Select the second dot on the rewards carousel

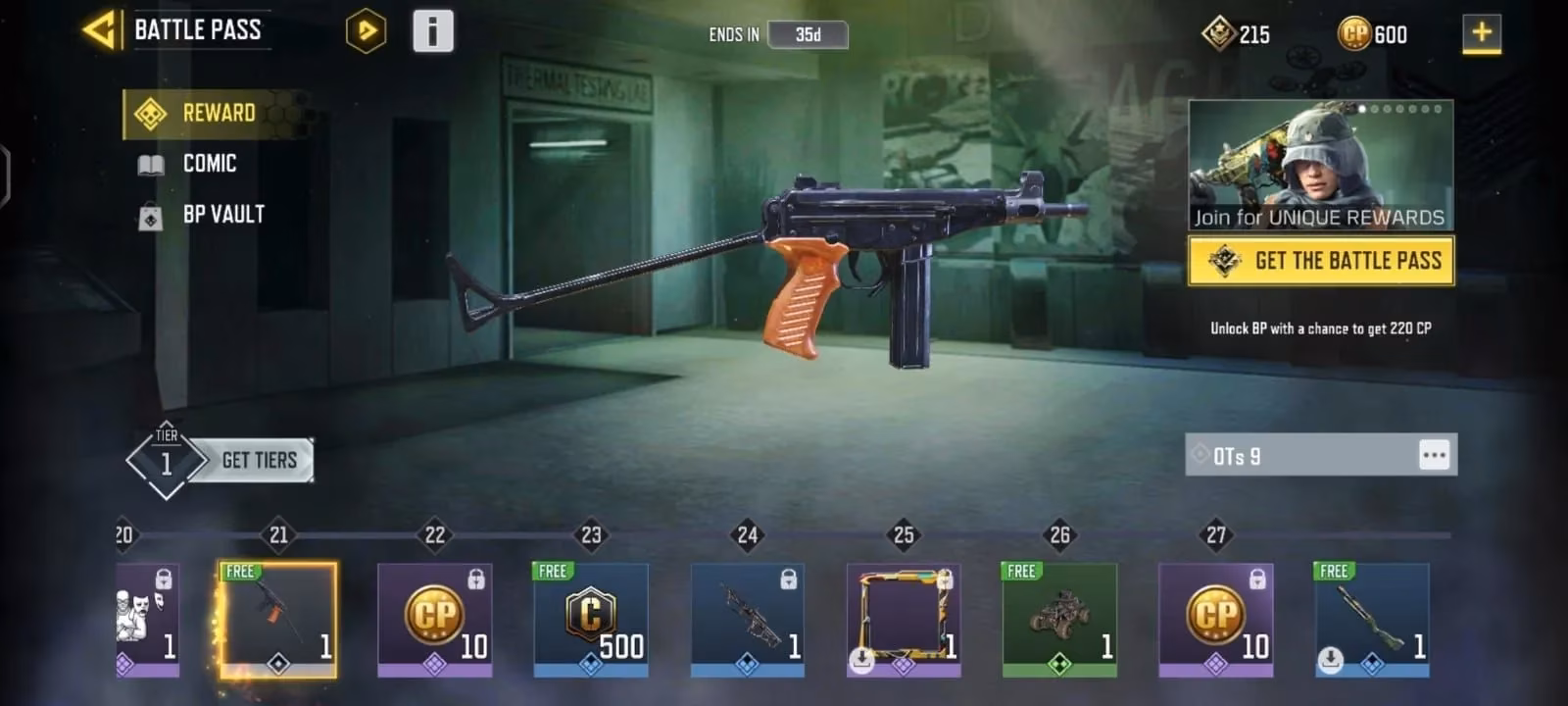click(1374, 110)
